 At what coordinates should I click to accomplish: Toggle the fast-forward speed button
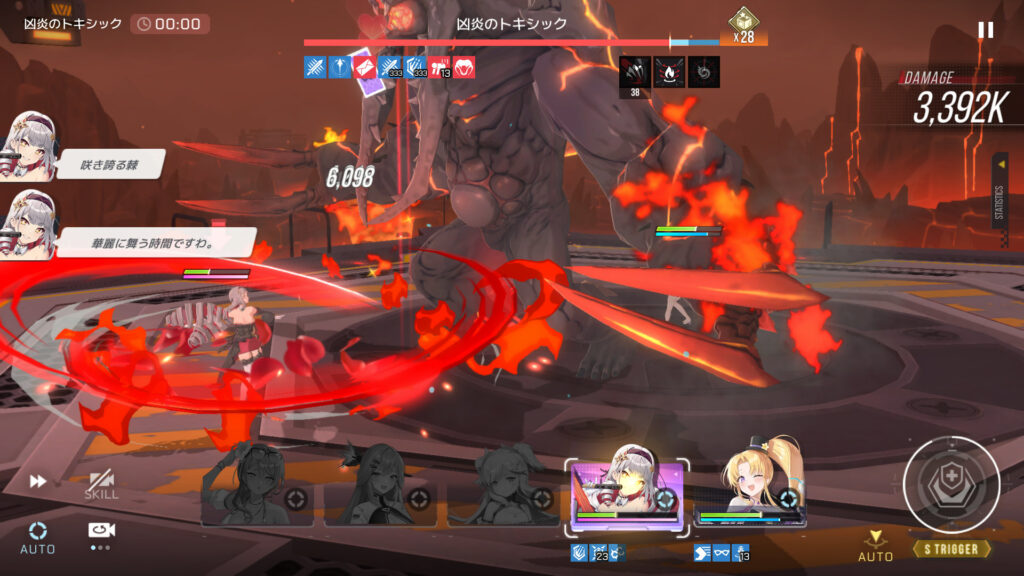(38, 482)
